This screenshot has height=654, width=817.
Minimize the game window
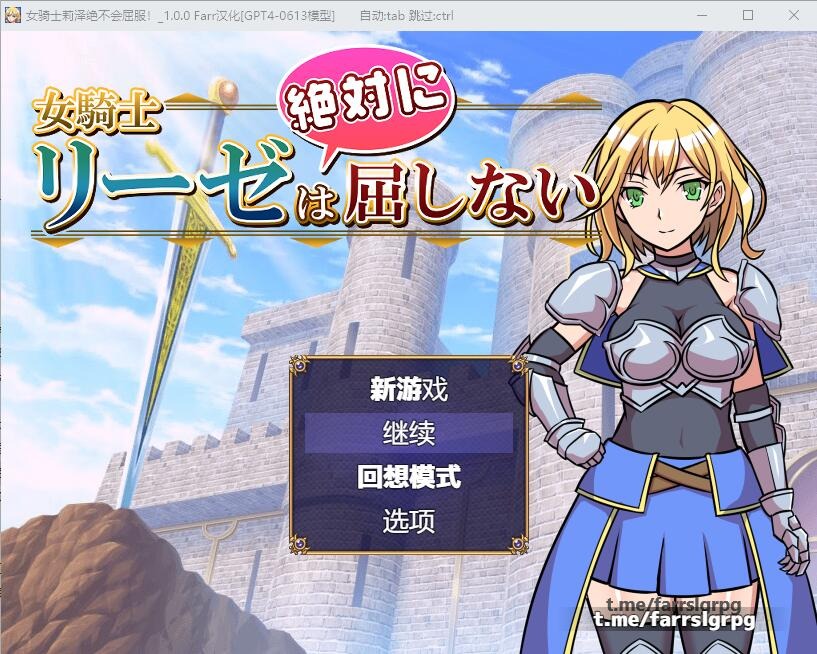click(x=701, y=15)
